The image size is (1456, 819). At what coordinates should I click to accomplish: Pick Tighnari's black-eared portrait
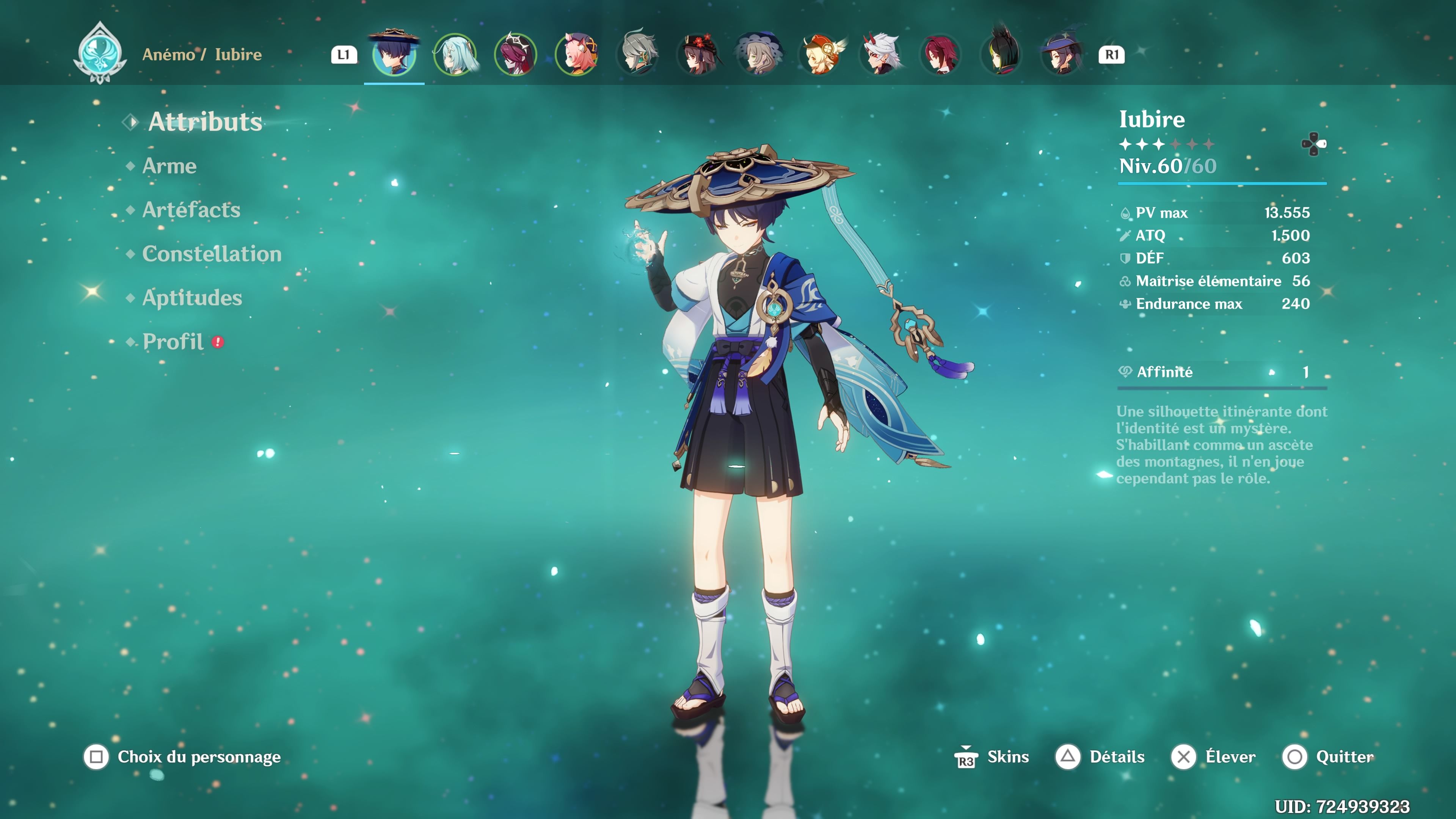point(1002,54)
